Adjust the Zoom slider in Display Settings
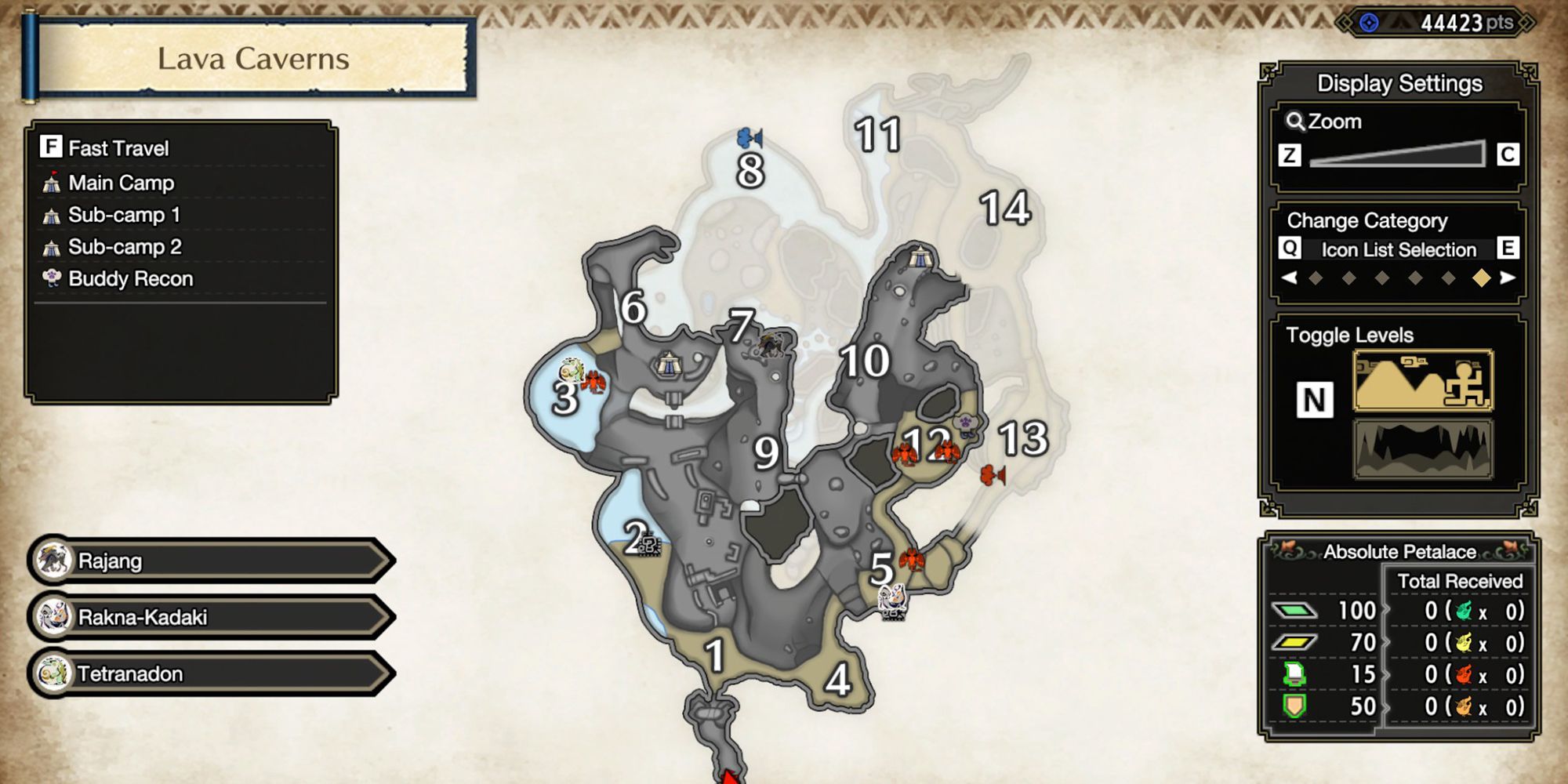1568x784 pixels. pyautogui.click(x=1397, y=153)
